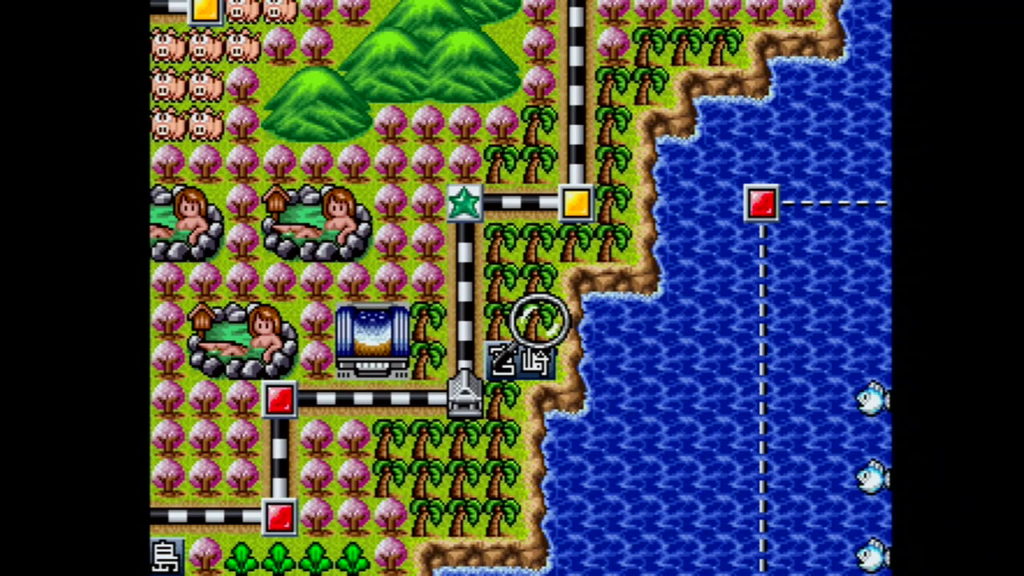Select the green star board space
The width and height of the screenshot is (1024, 576).
465,202
